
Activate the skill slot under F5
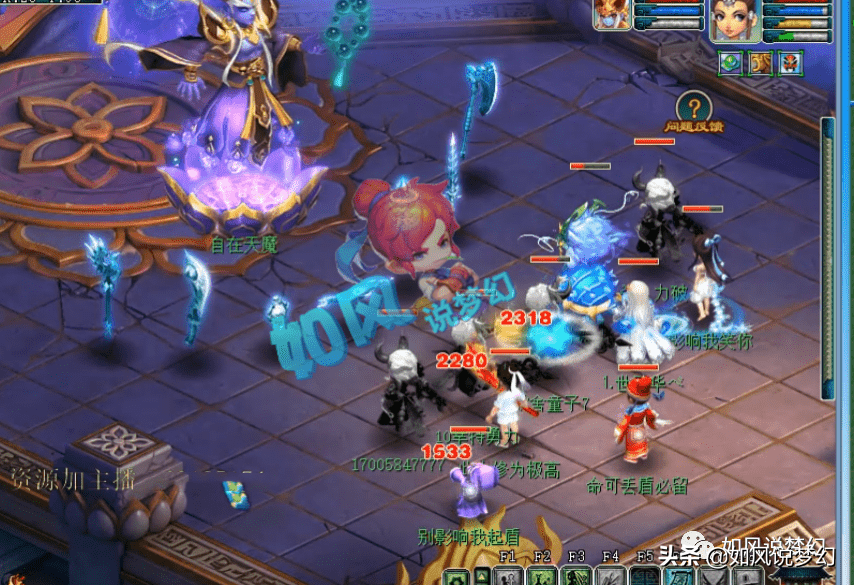click(x=644, y=576)
